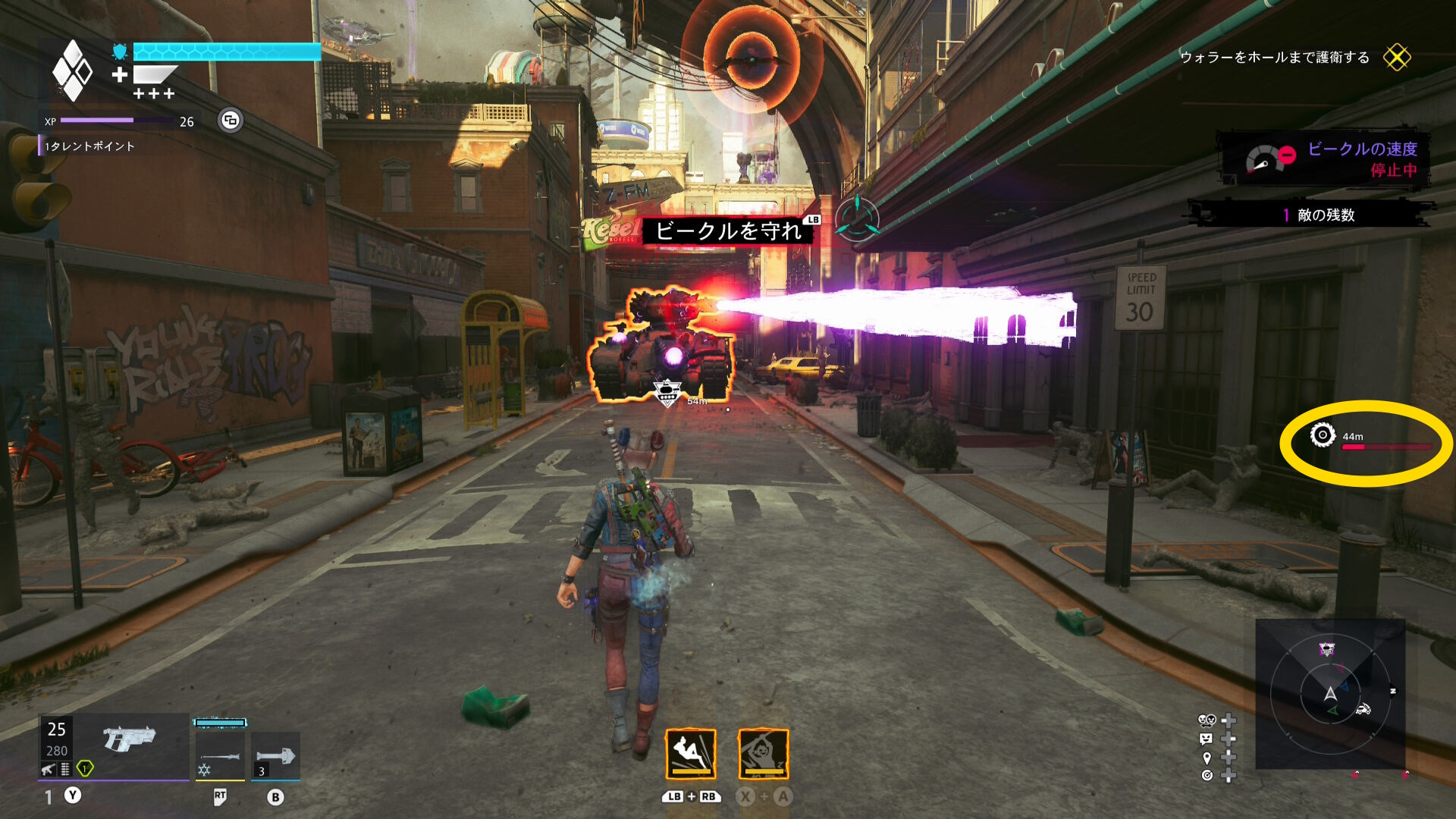Click the Harley Quinn diamonds character emblem

click(72, 71)
